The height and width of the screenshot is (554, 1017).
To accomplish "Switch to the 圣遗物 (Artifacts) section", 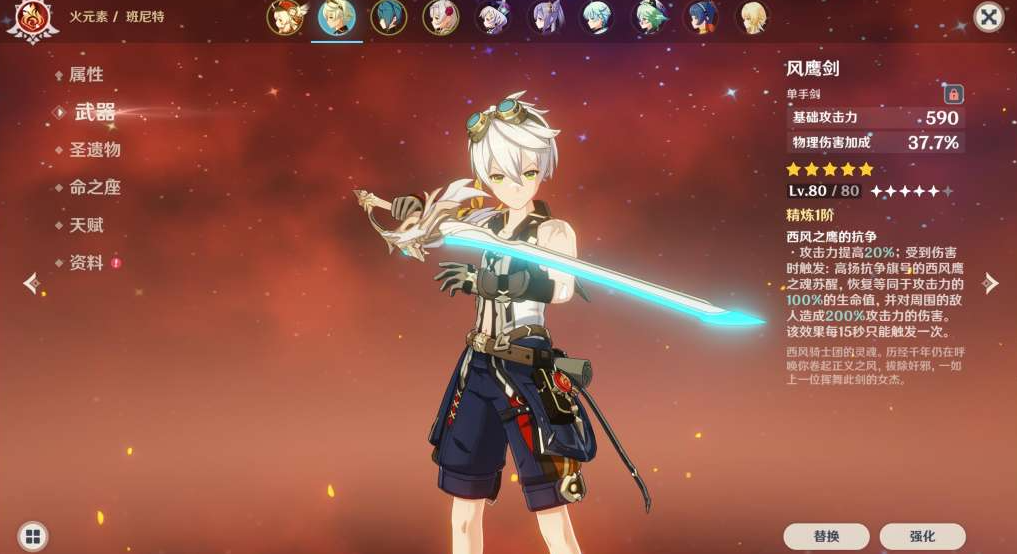I will [94, 150].
